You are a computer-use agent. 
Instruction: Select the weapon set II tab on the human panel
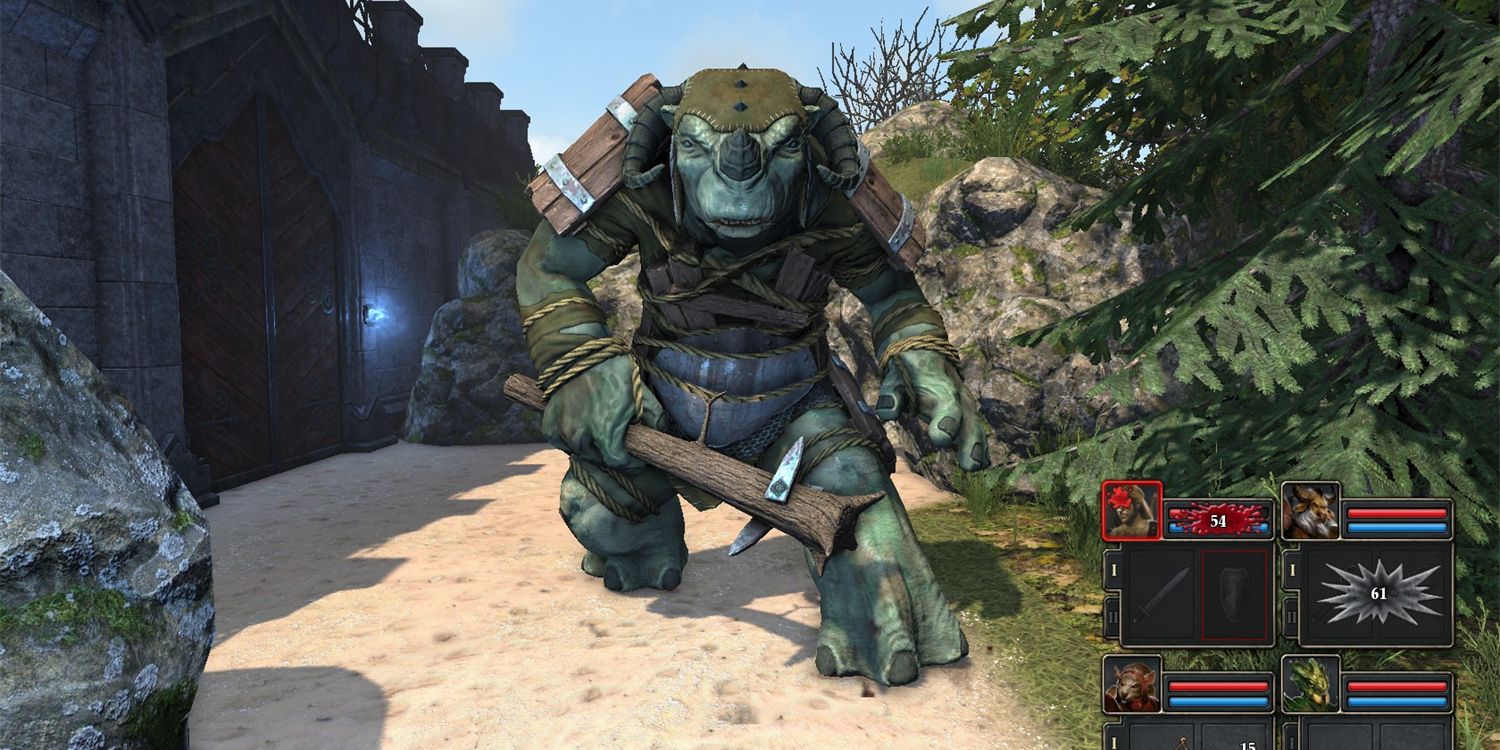[1112, 615]
